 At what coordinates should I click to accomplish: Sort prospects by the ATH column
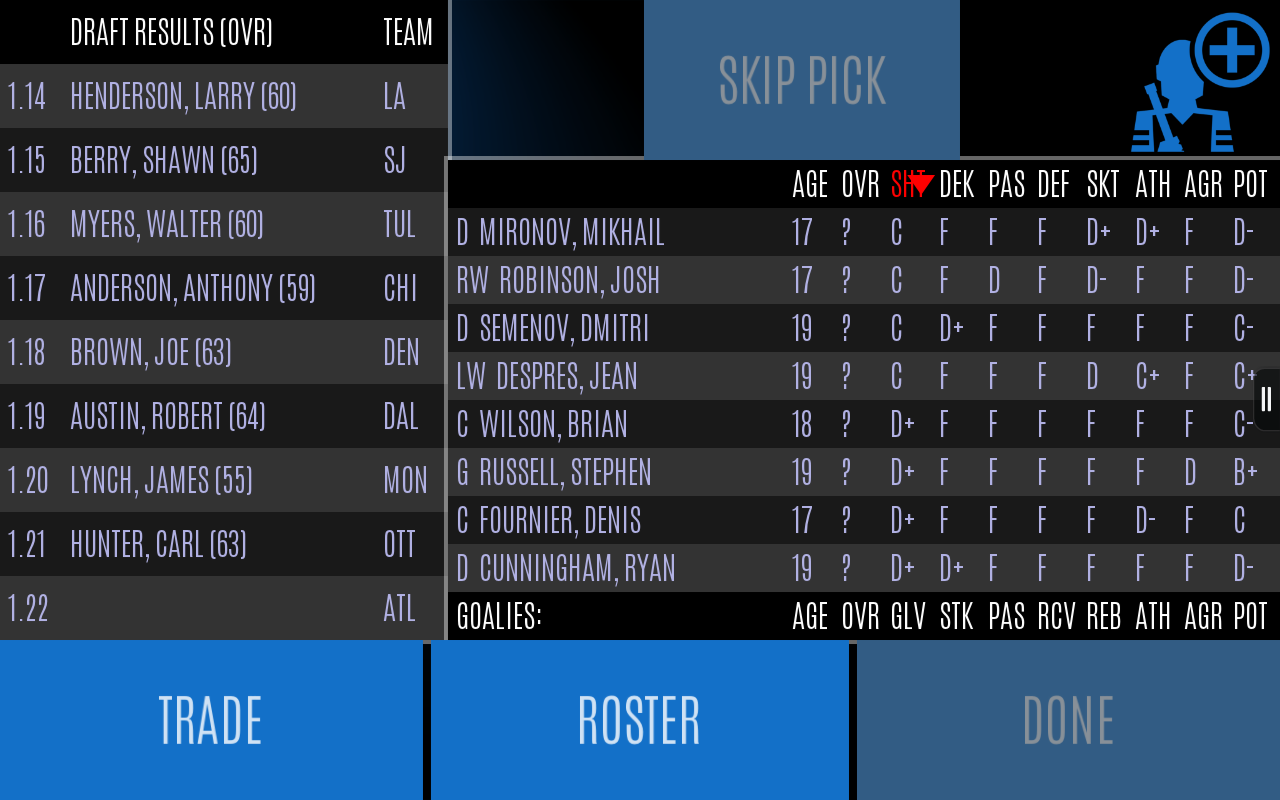point(1153,184)
